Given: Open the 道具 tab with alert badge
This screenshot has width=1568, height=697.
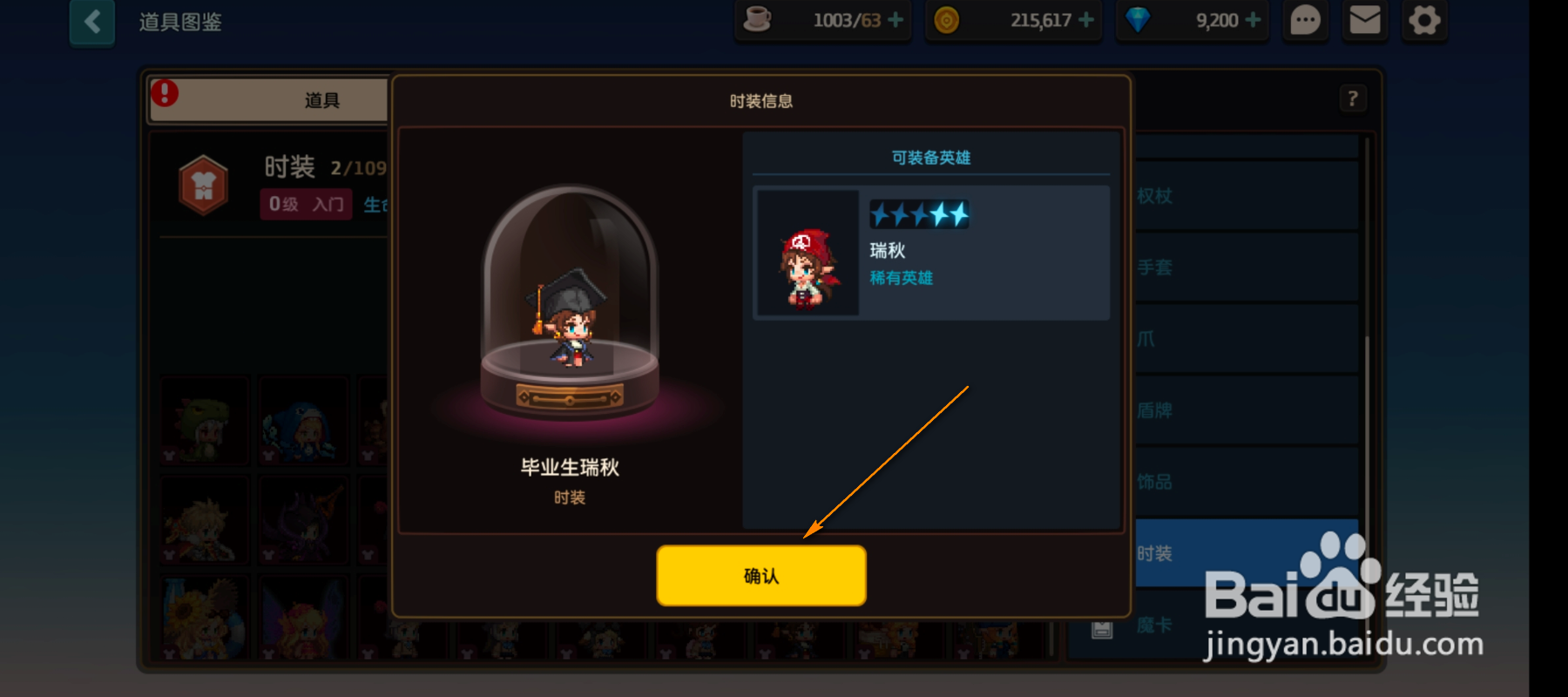Looking at the screenshot, I should point(322,98).
